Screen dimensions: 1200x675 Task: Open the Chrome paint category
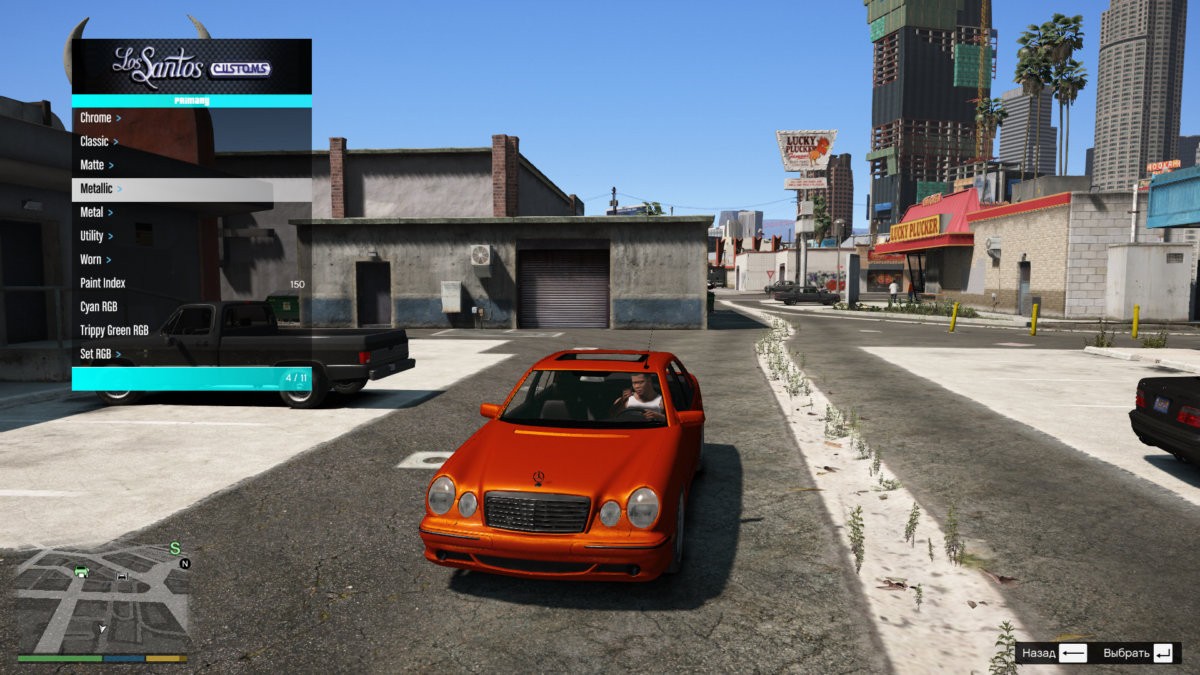click(190, 118)
